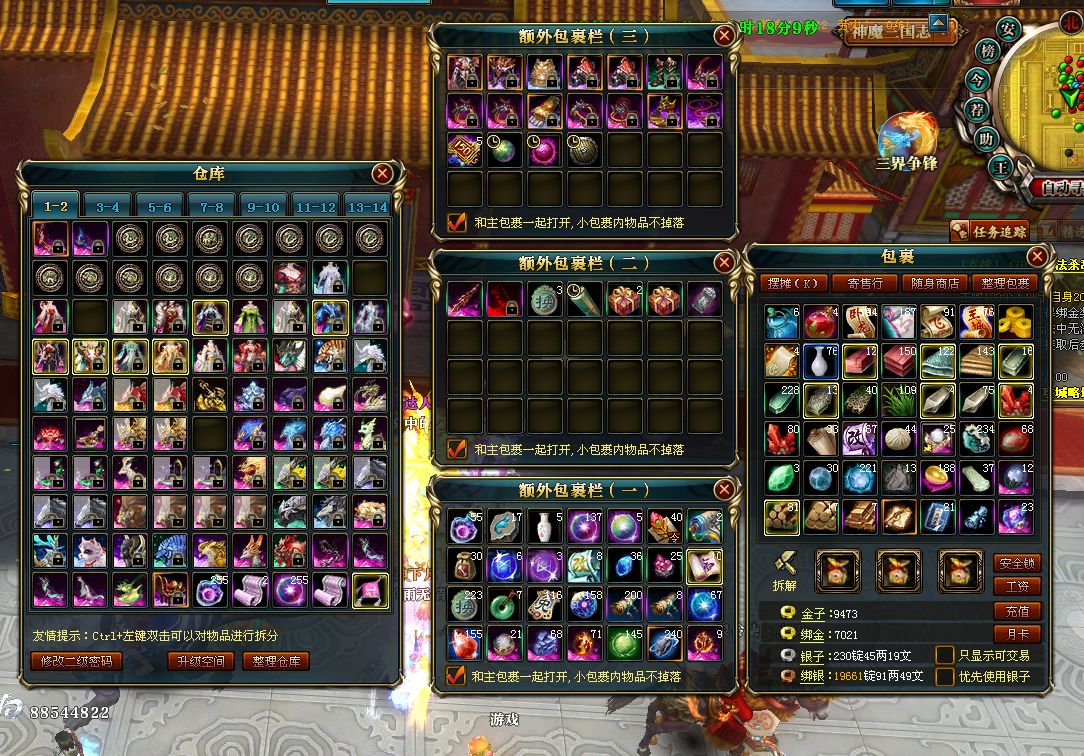The width and height of the screenshot is (1084, 756).
Task: Click 升级空间 to upgrade warehouse space
Action: 200,661
